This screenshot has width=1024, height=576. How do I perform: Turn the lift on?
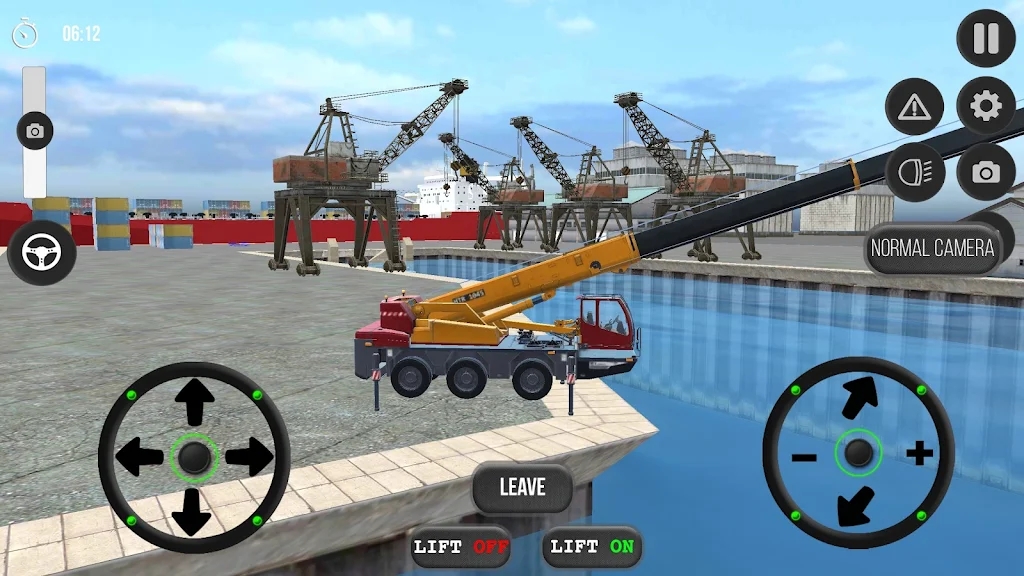tap(593, 547)
